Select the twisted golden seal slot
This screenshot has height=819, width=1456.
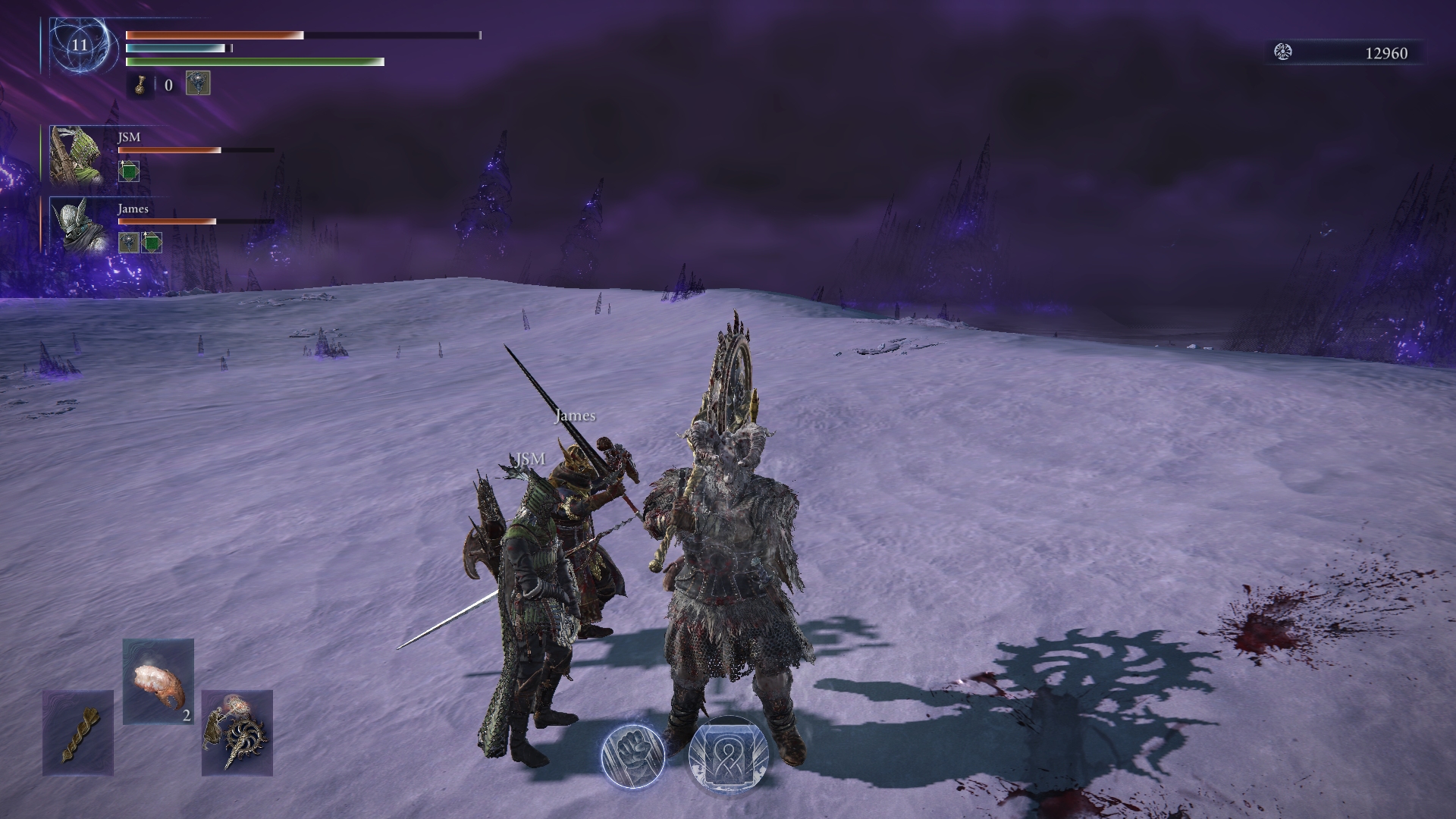point(78,733)
